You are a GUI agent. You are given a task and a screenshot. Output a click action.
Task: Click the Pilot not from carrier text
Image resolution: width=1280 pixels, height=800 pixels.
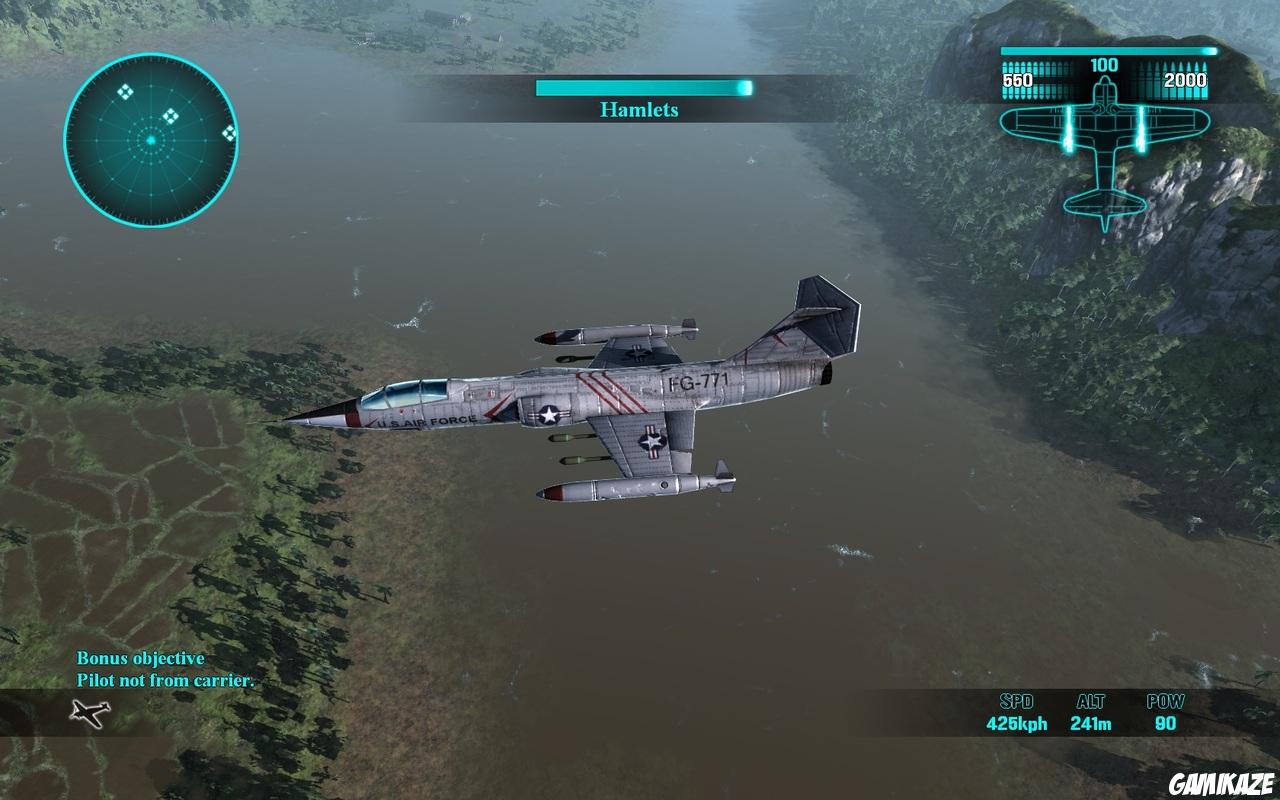pyautogui.click(x=167, y=681)
